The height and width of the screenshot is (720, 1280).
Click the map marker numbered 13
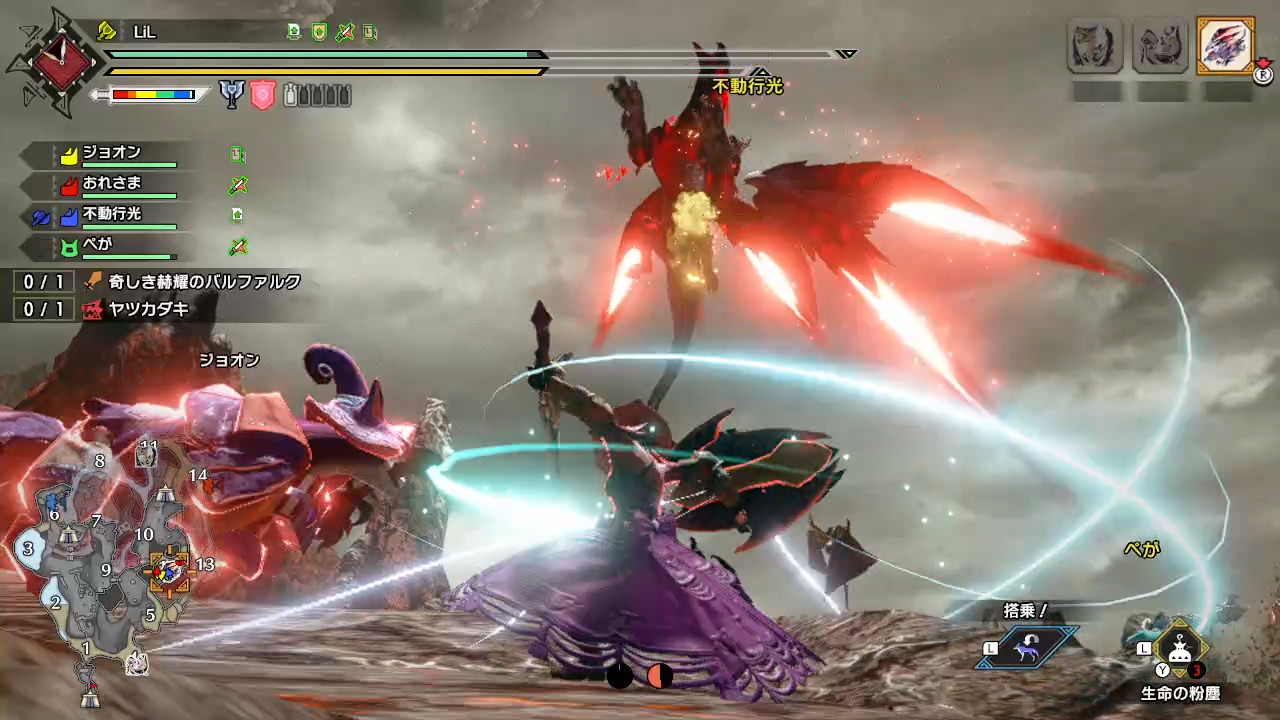pyautogui.click(x=204, y=565)
